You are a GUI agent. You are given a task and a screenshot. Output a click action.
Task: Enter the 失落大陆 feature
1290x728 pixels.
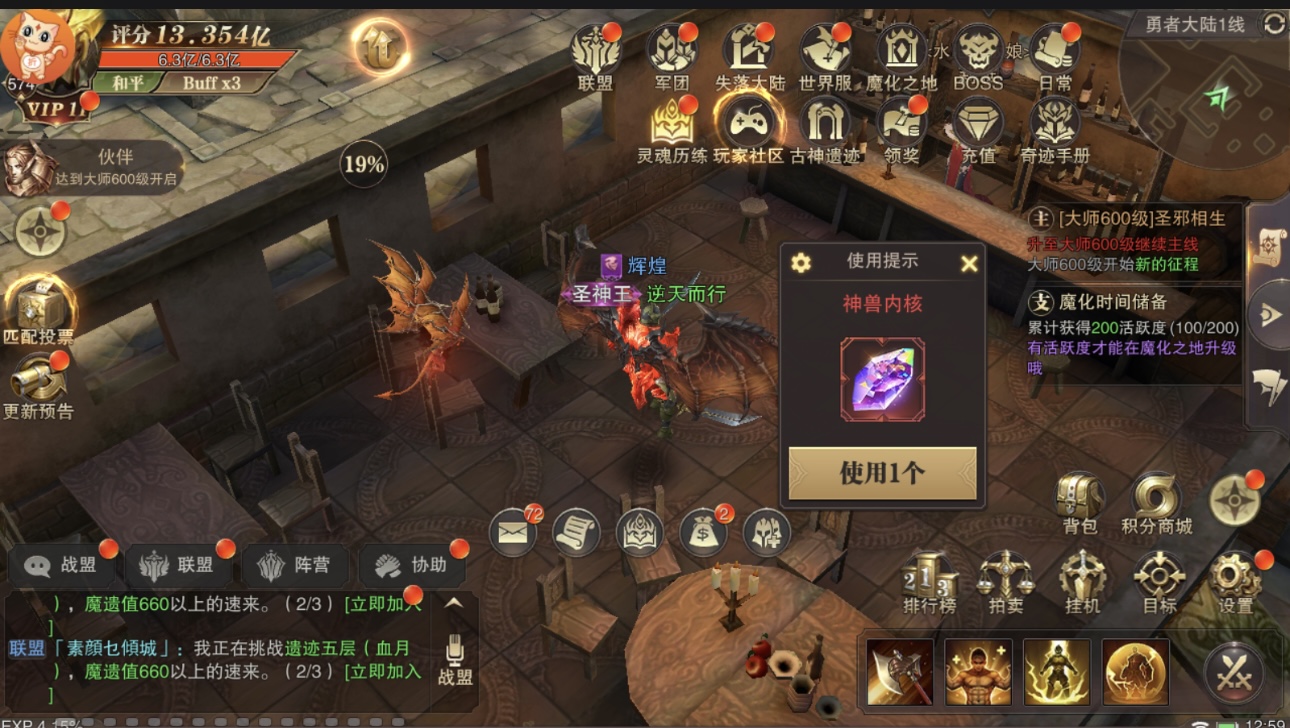749,56
